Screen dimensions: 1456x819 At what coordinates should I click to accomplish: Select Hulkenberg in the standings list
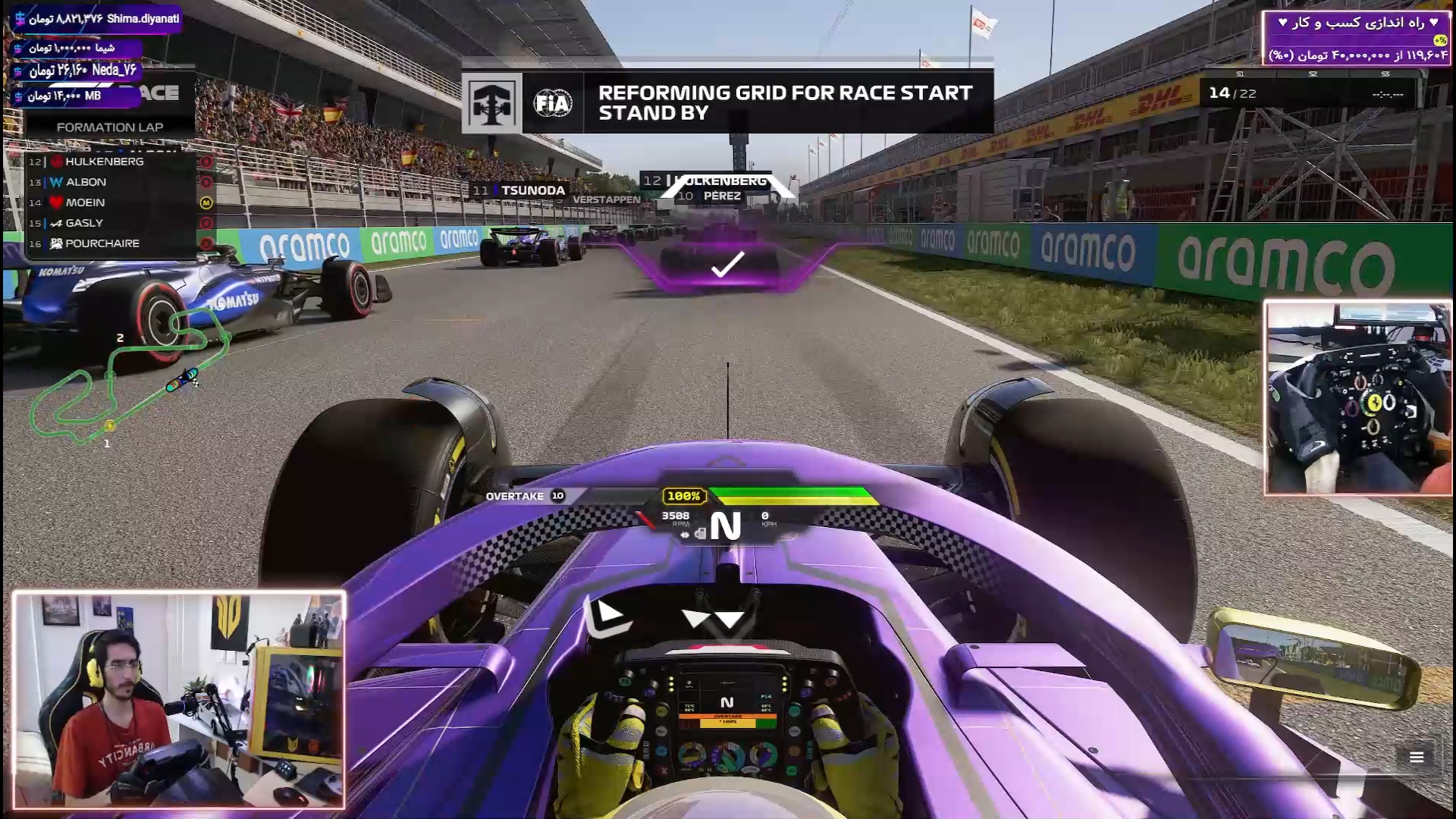click(x=104, y=162)
